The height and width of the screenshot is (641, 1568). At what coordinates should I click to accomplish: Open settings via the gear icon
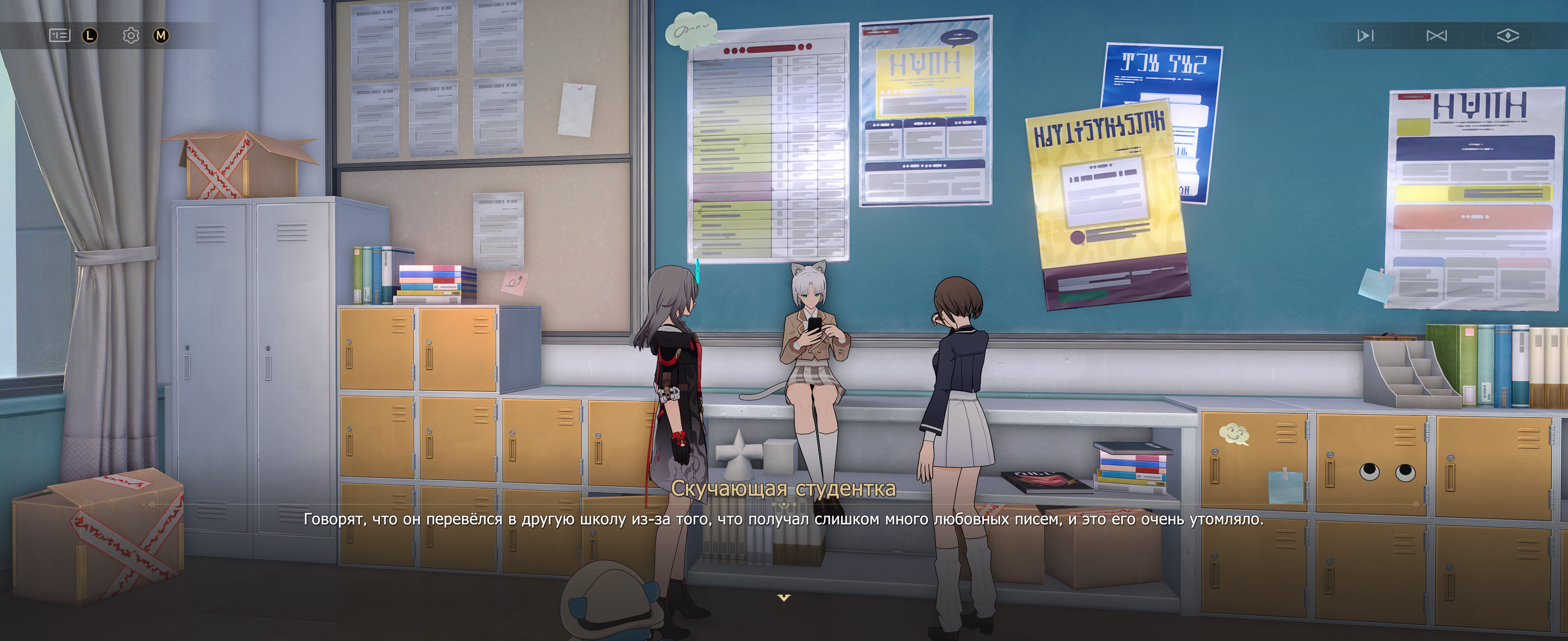tap(130, 35)
